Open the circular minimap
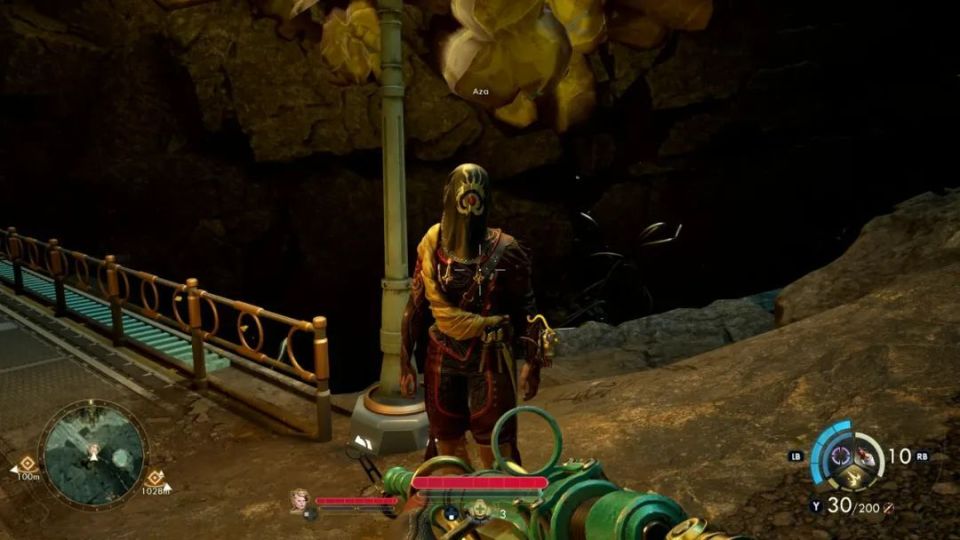 (92, 452)
